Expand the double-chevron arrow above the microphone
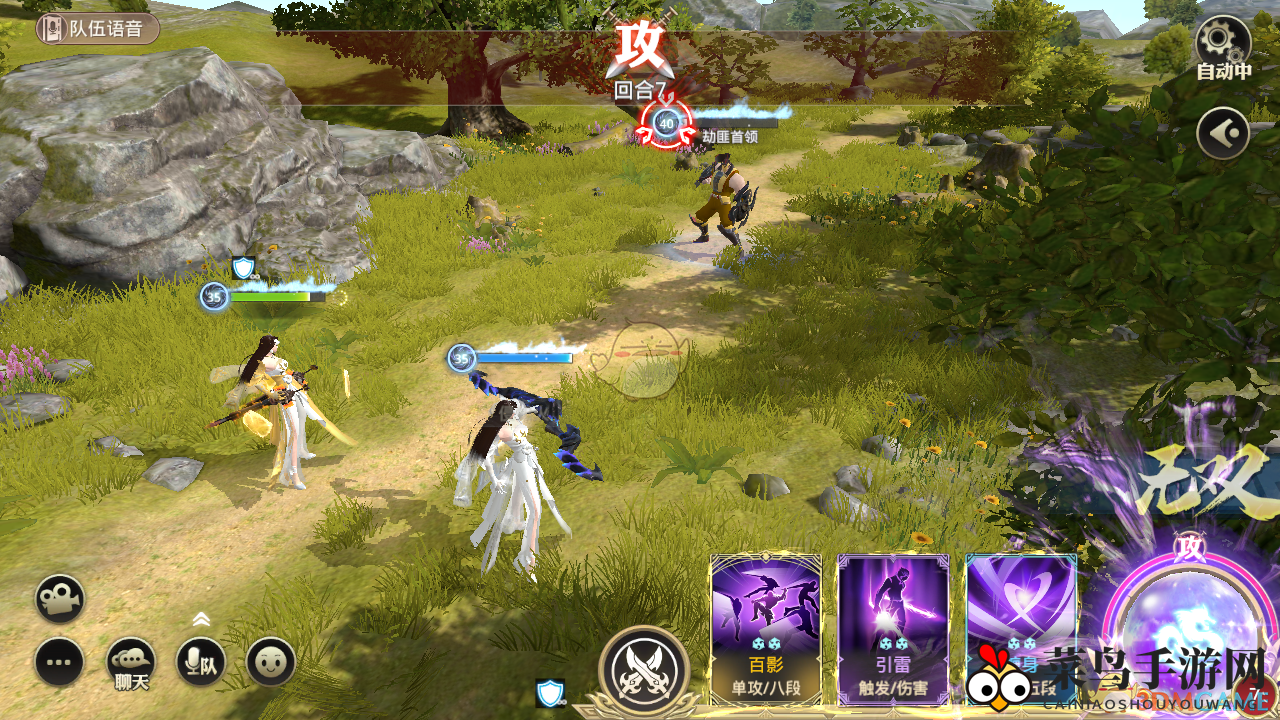The height and width of the screenshot is (720, 1280). 201,619
